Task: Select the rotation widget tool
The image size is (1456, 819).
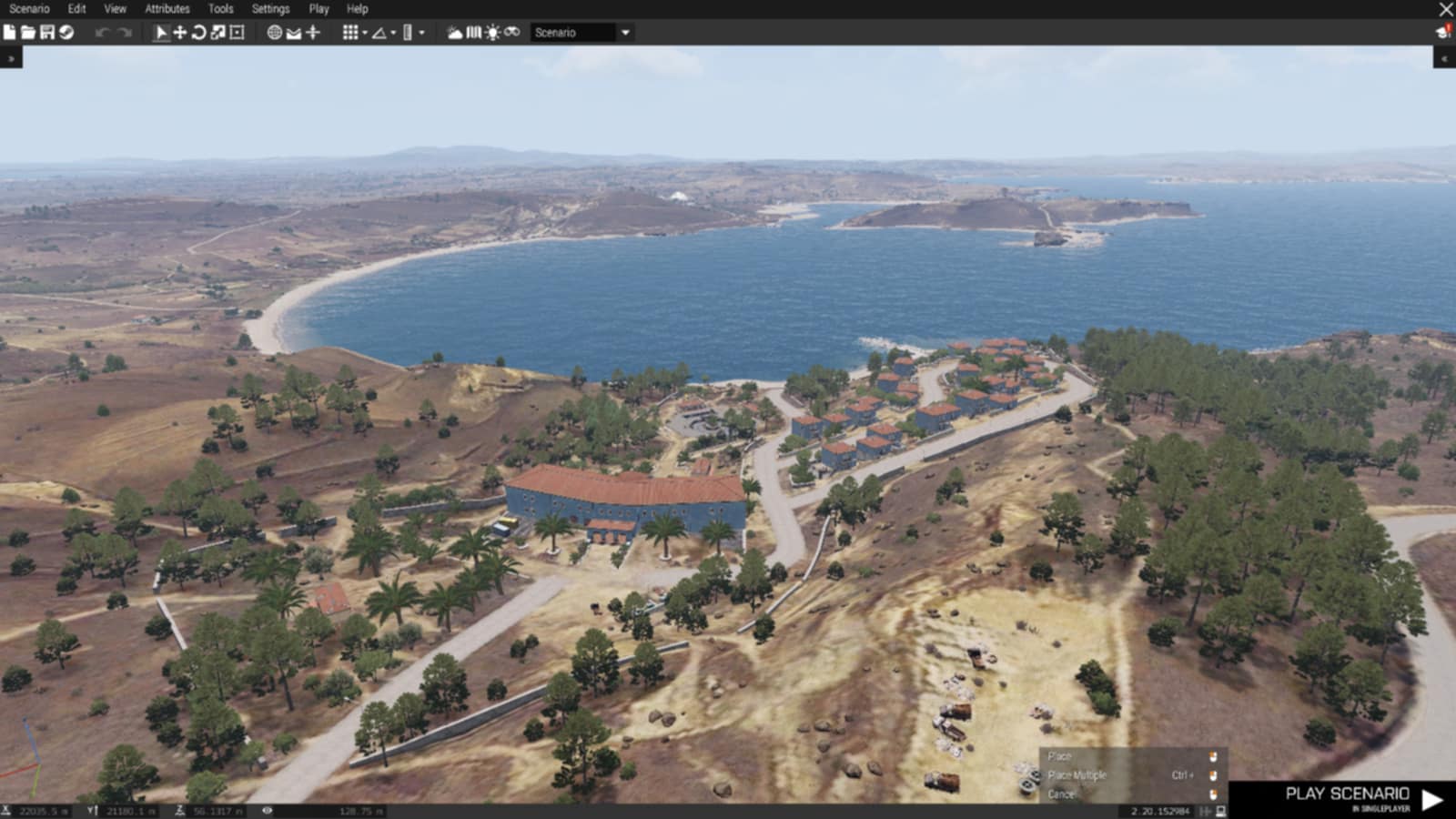Action: 198,33
